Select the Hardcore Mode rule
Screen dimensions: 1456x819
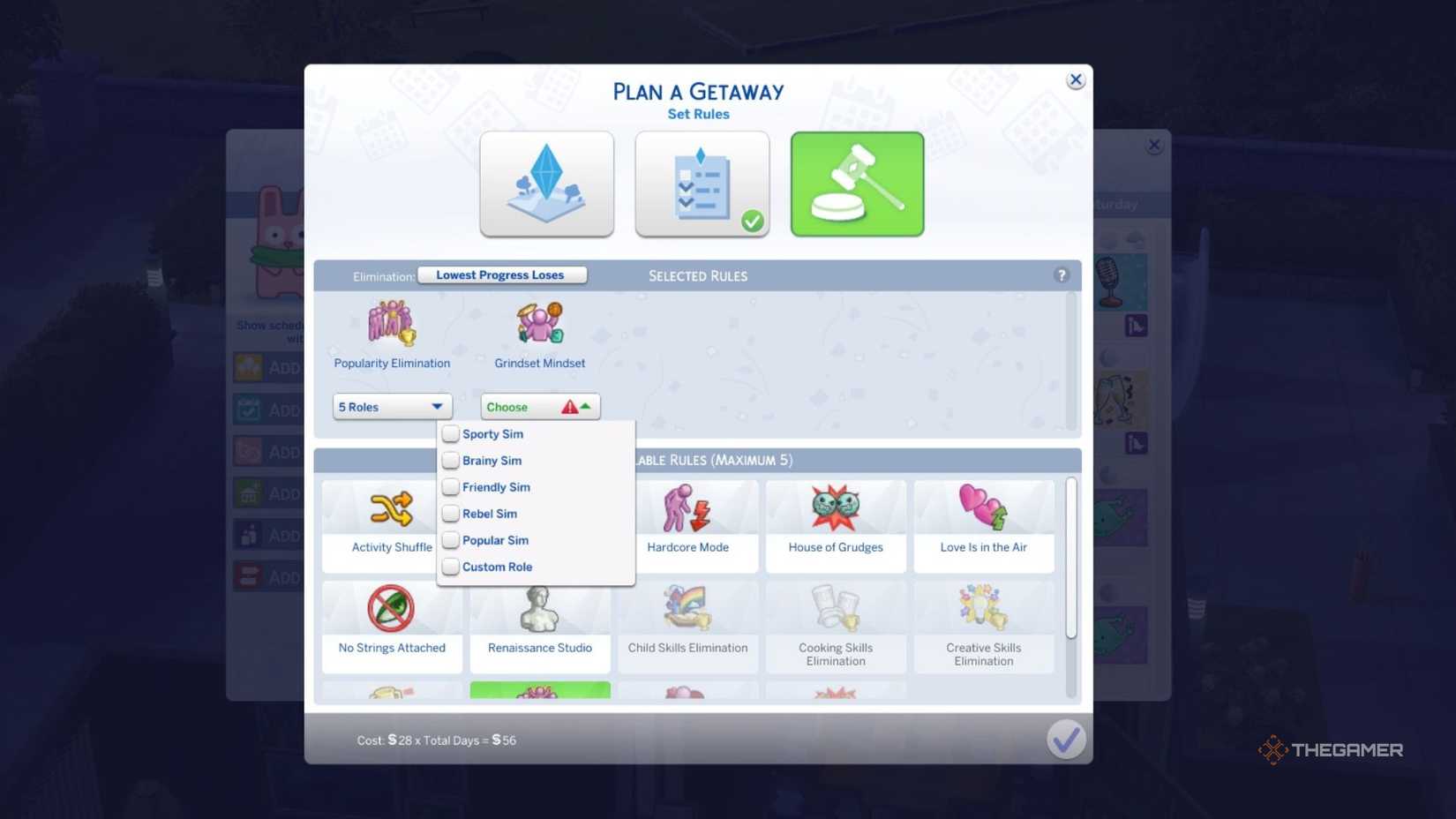pos(687,525)
